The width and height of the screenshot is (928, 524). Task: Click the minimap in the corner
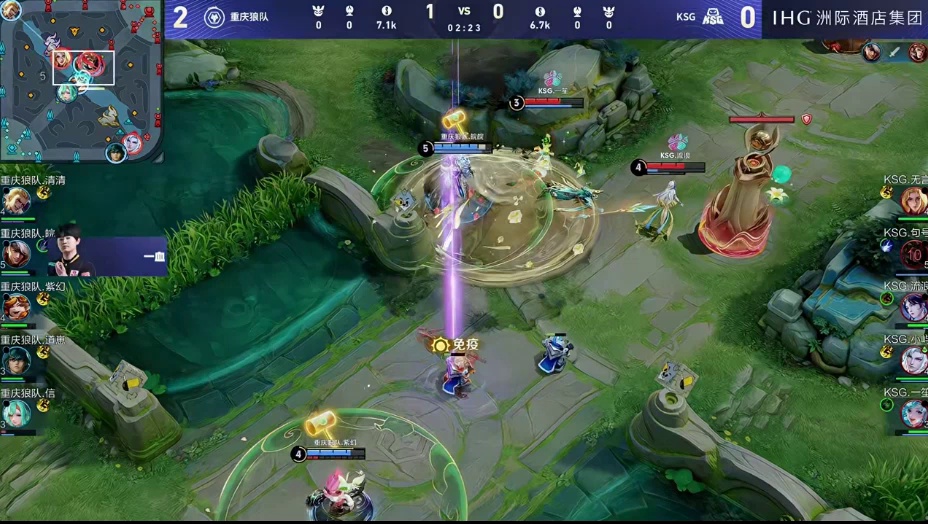tap(81, 80)
